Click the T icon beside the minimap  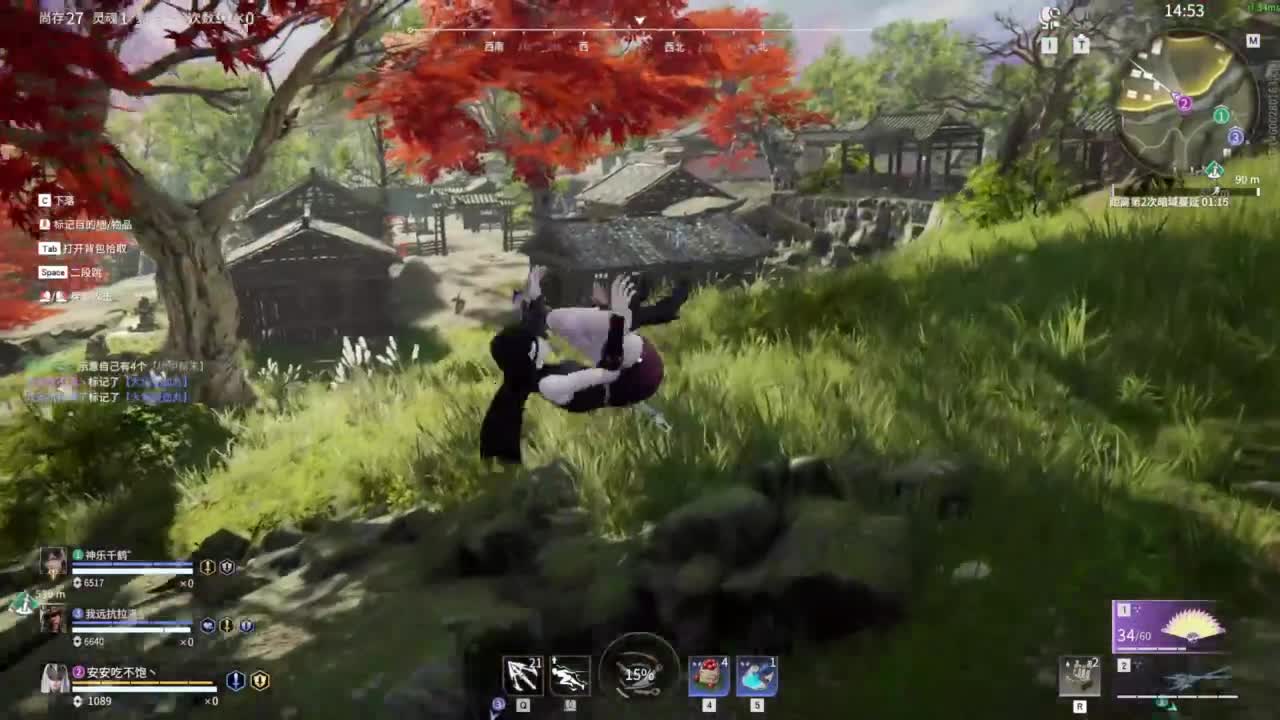(x=1082, y=43)
